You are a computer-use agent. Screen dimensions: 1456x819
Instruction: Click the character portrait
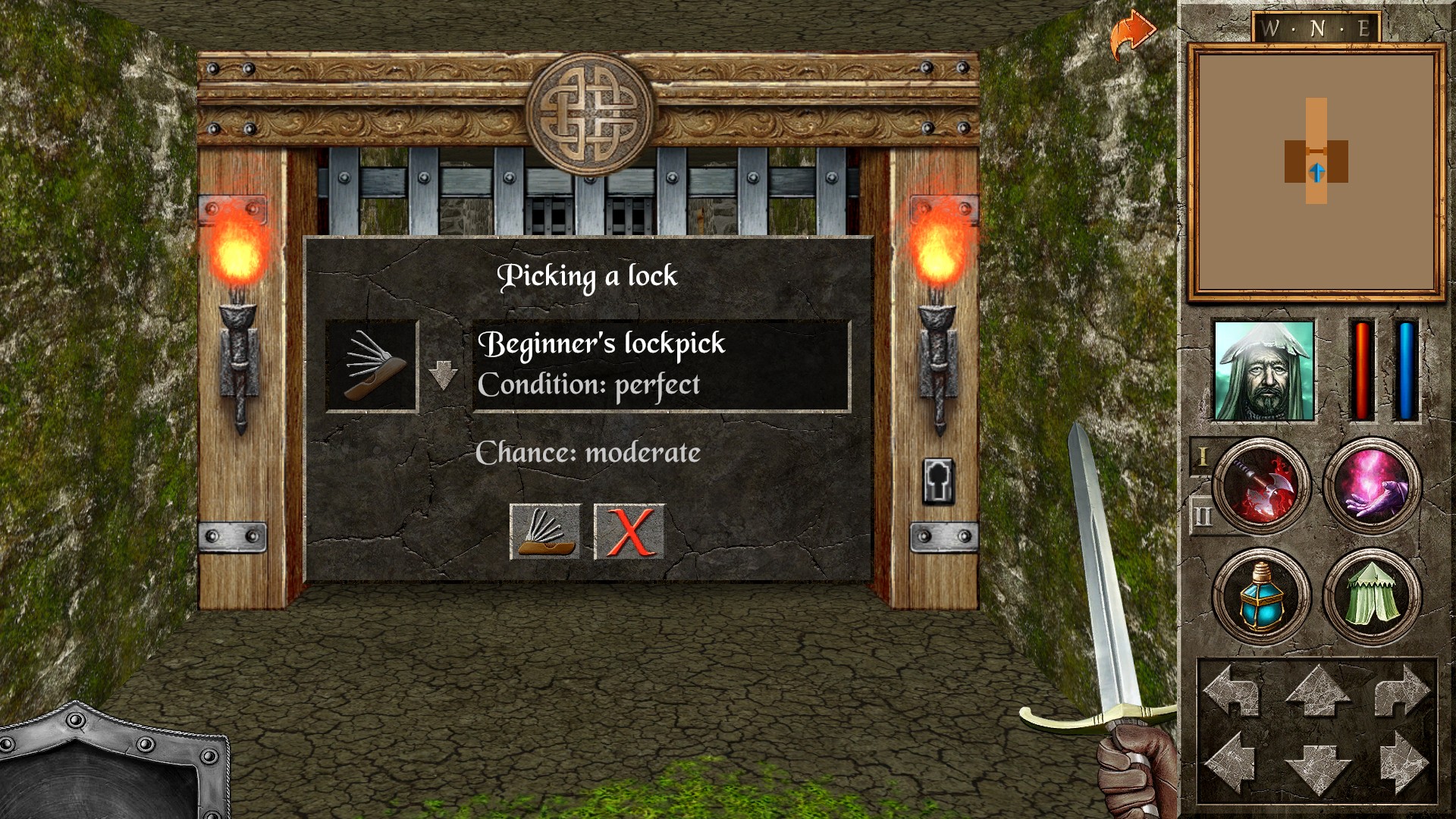pyautogui.click(x=1262, y=372)
